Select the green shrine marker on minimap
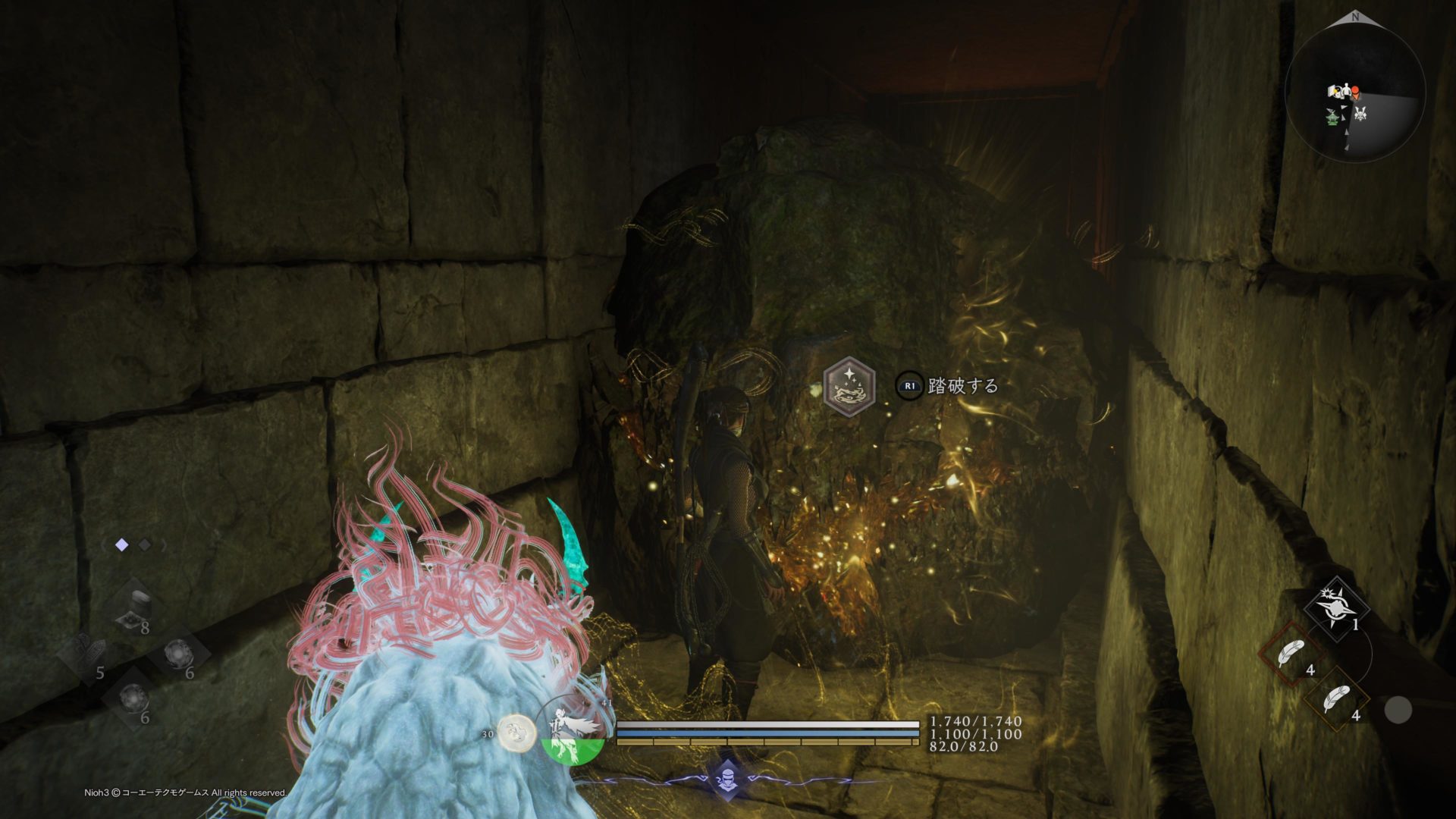The image size is (1456, 819). coord(1332,116)
